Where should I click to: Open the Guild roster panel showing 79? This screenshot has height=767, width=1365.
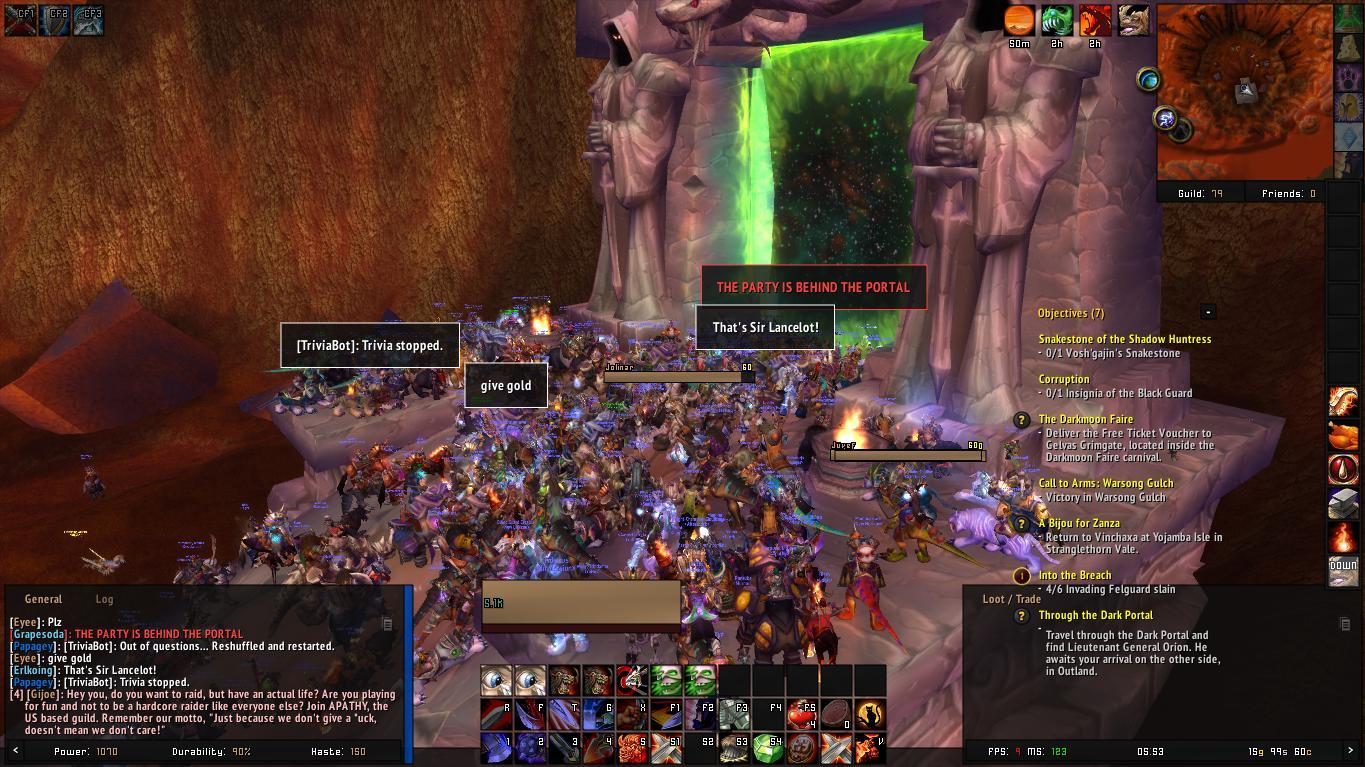click(x=1200, y=194)
